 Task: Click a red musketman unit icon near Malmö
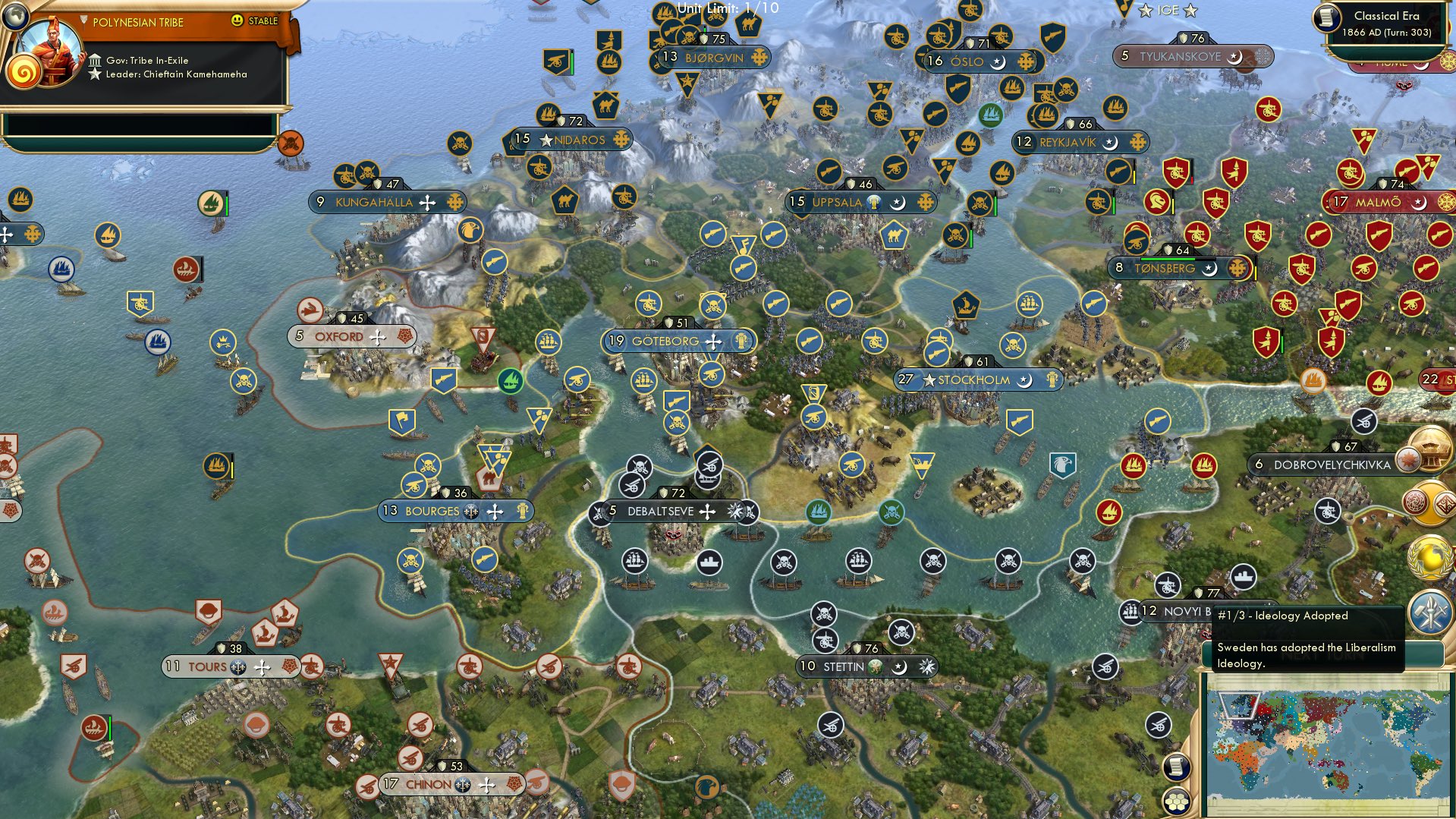(1319, 234)
